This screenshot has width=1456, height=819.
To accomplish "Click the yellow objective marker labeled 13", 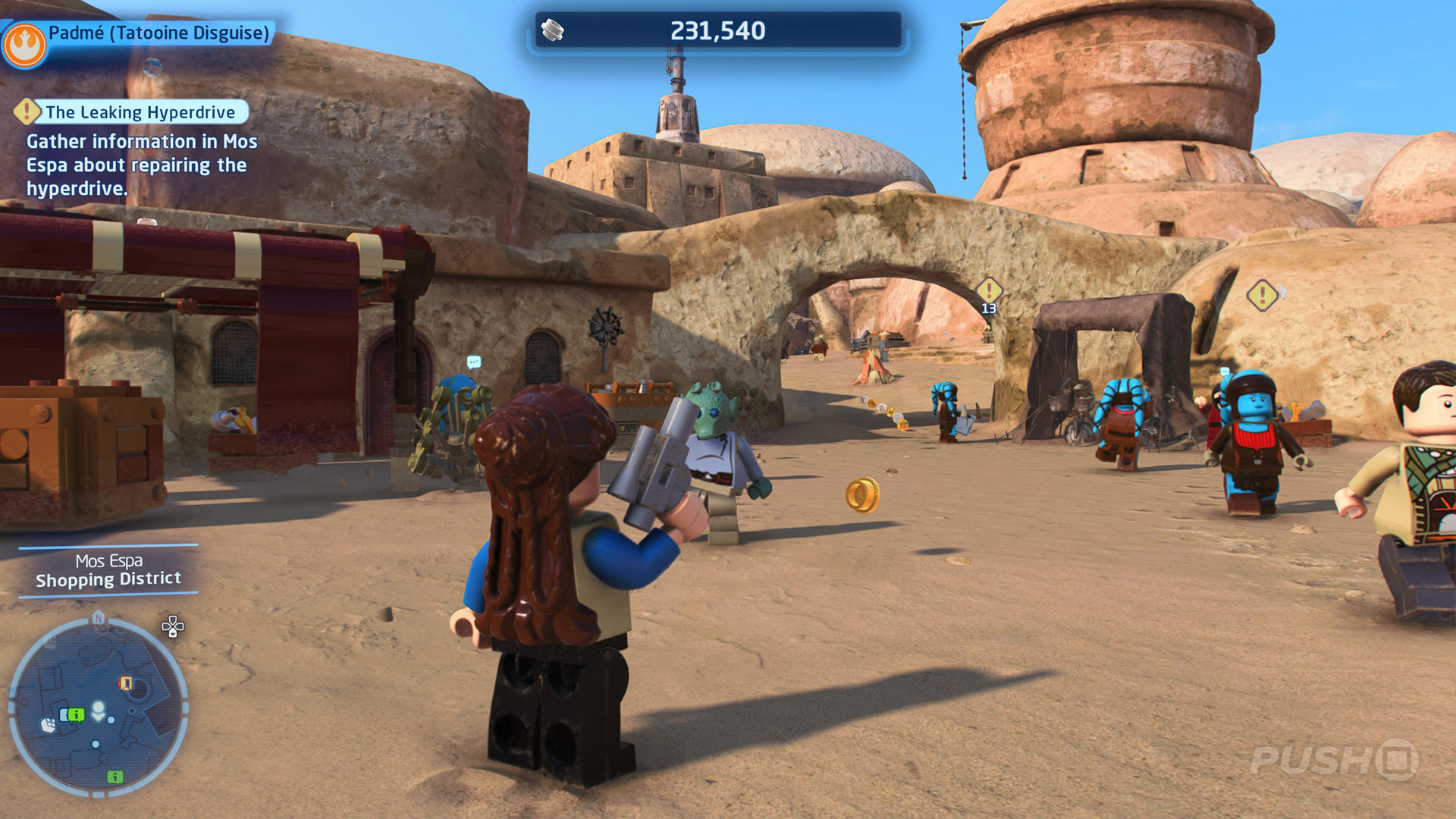I will 989,291.
